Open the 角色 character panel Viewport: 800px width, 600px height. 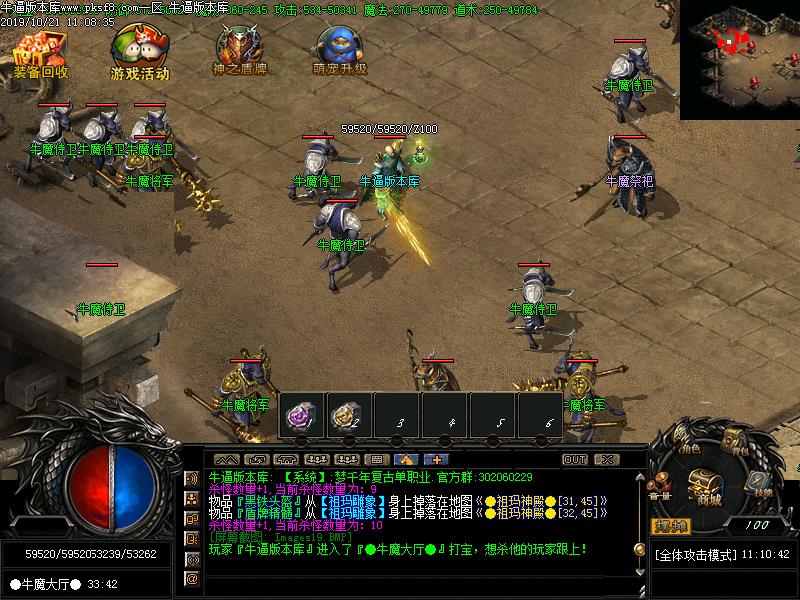(x=687, y=443)
